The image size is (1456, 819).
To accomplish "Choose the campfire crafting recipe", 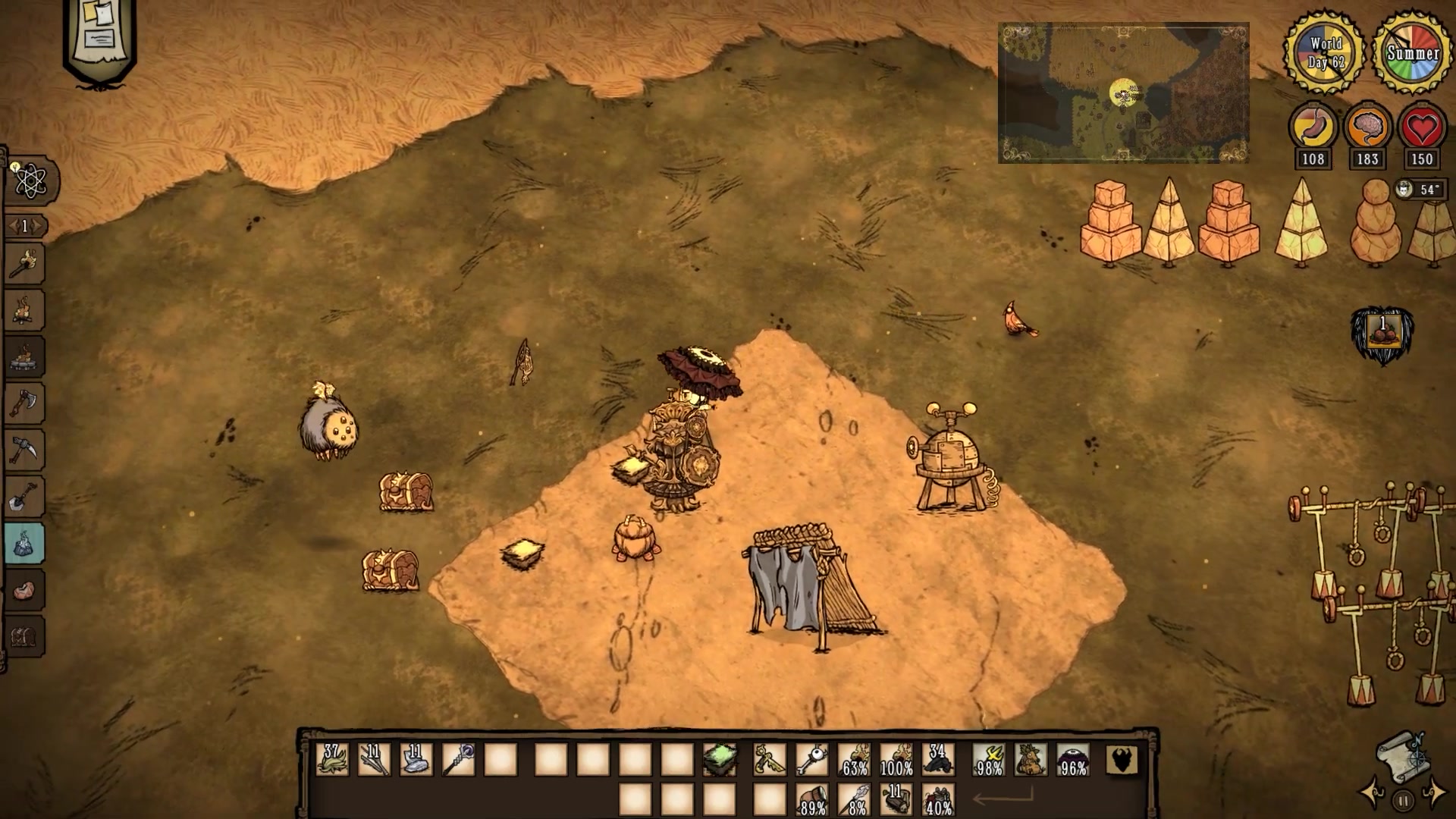I will pos(24,310).
